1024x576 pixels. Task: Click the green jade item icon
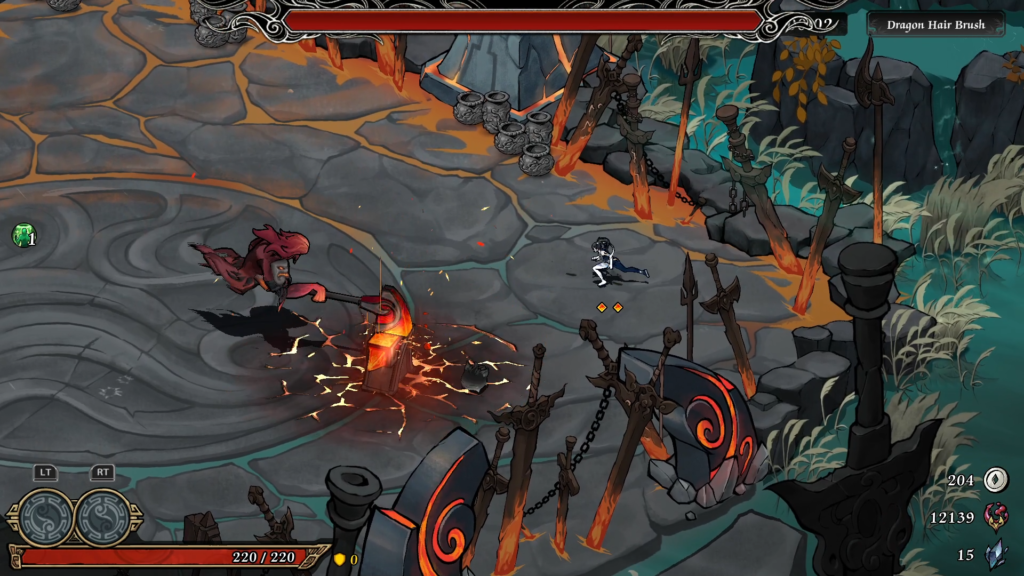pyautogui.click(x=22, y=236)
